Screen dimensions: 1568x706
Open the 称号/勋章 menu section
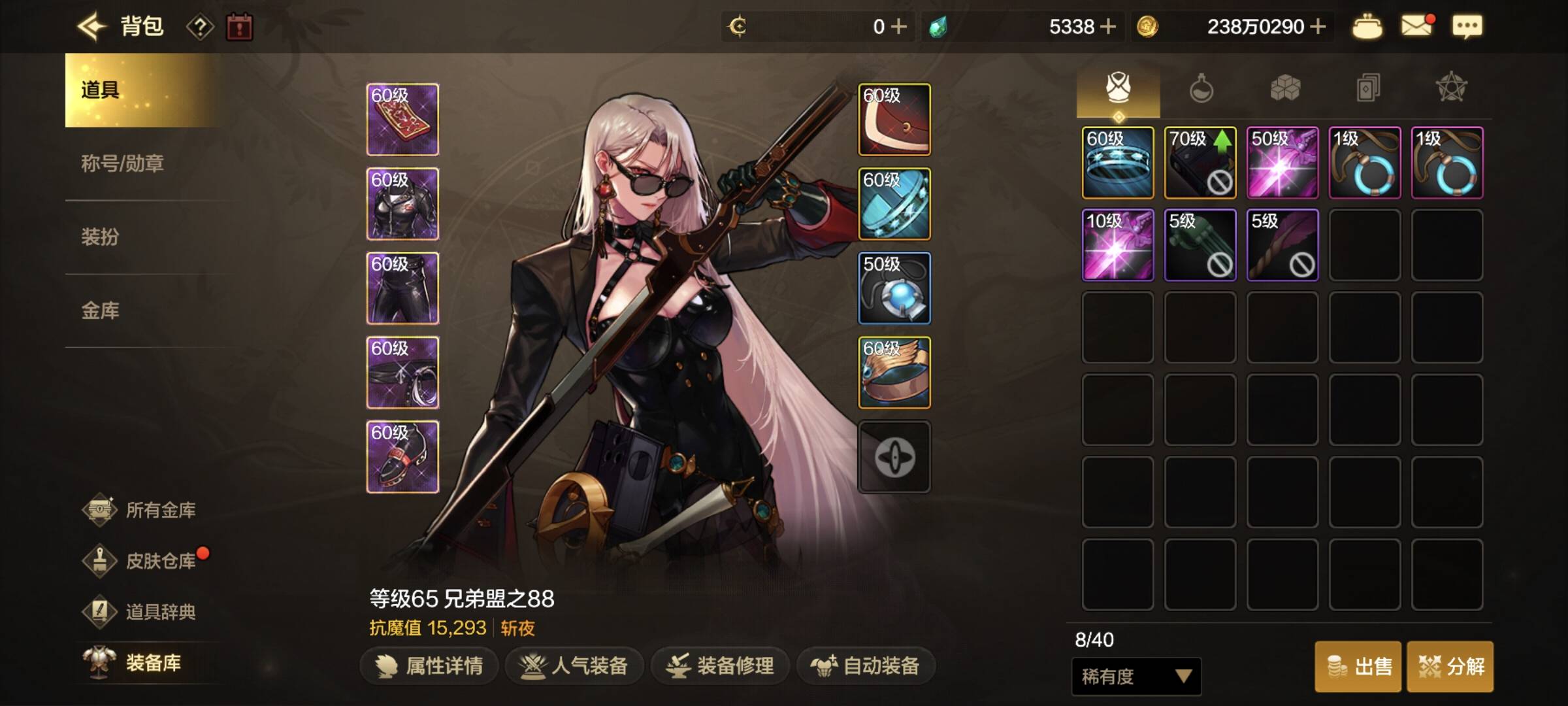point(122,163)
